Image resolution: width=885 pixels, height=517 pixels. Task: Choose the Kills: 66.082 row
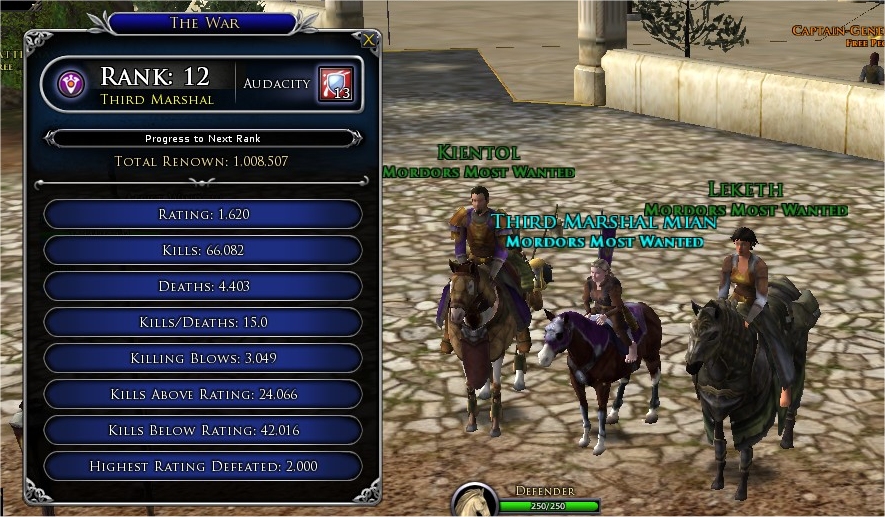coord(203,250)
